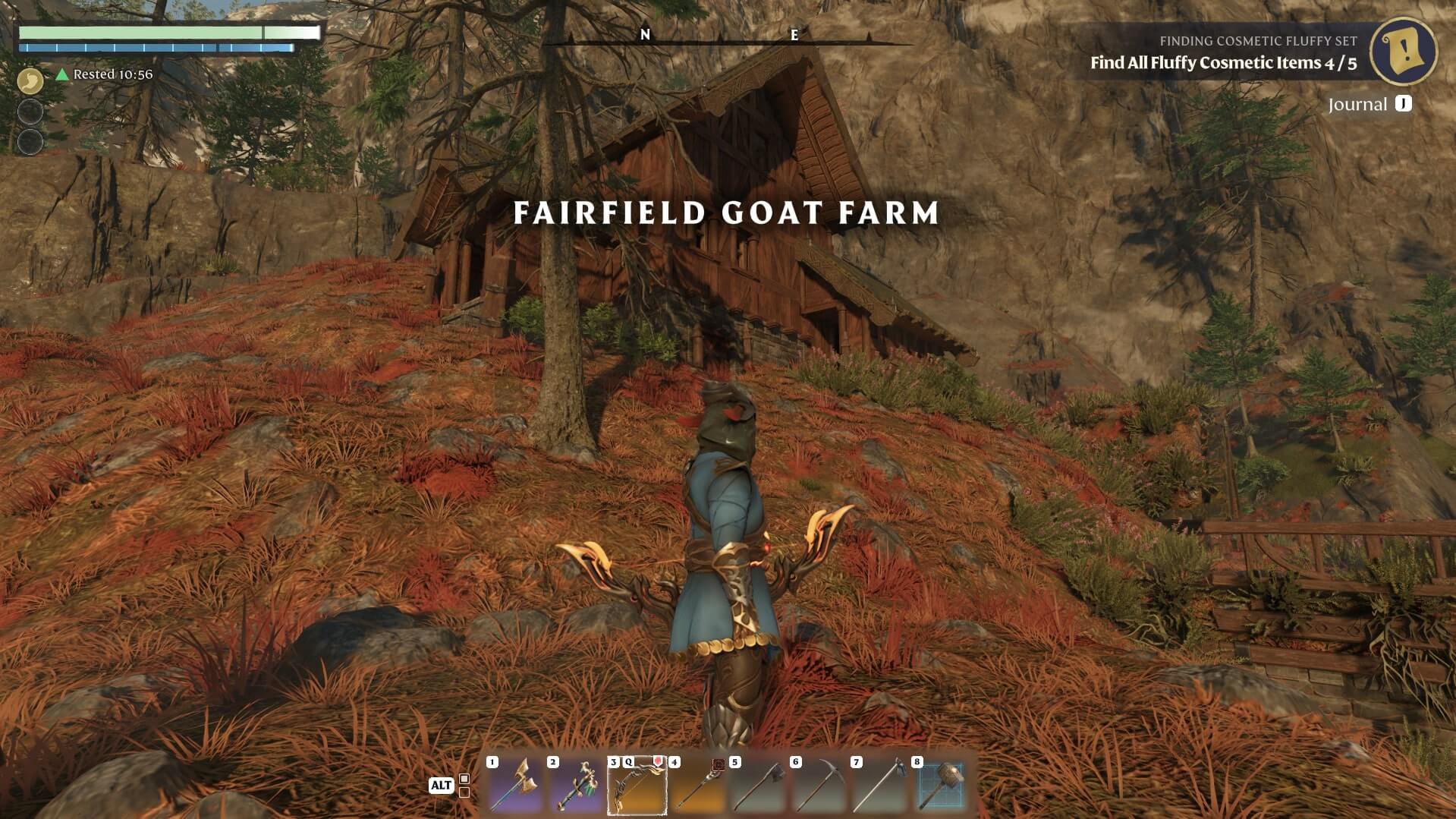
Task: Choose the long-handled tool in hotbar slot 7
Action: coord(880,785)
